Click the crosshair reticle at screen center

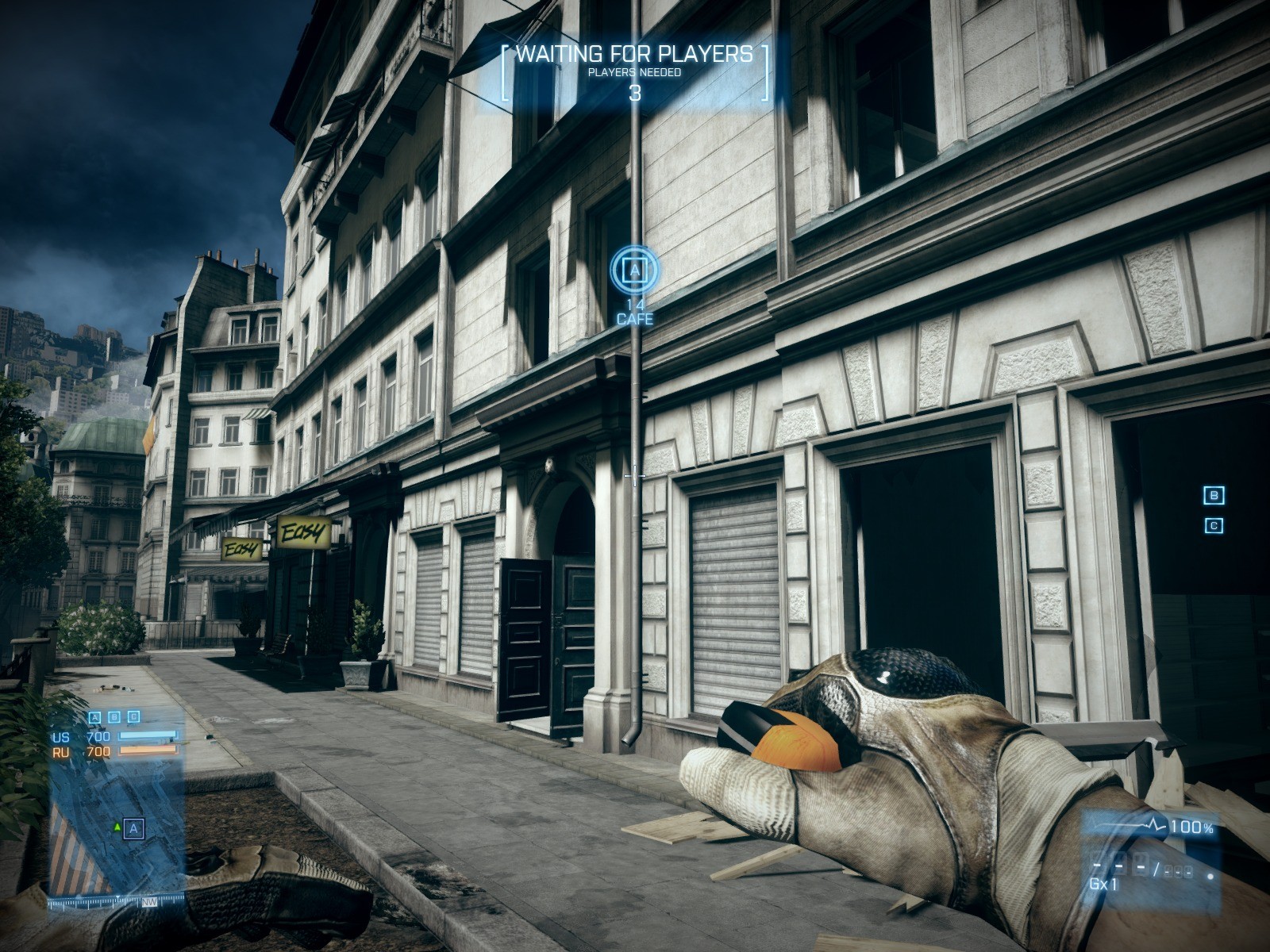pyautogui.click(x=635, y=475)
